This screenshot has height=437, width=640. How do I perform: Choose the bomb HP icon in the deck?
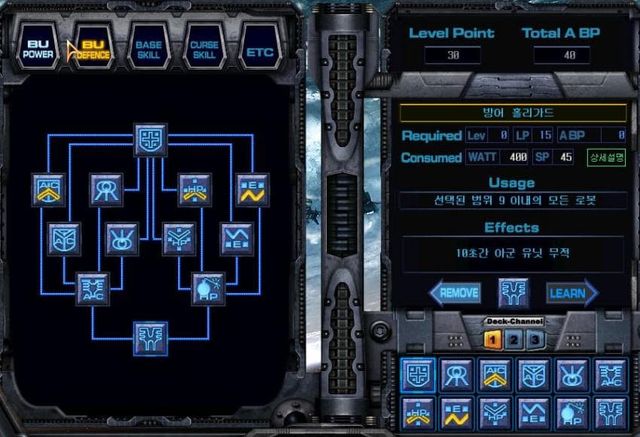click(x=572, y=412)
